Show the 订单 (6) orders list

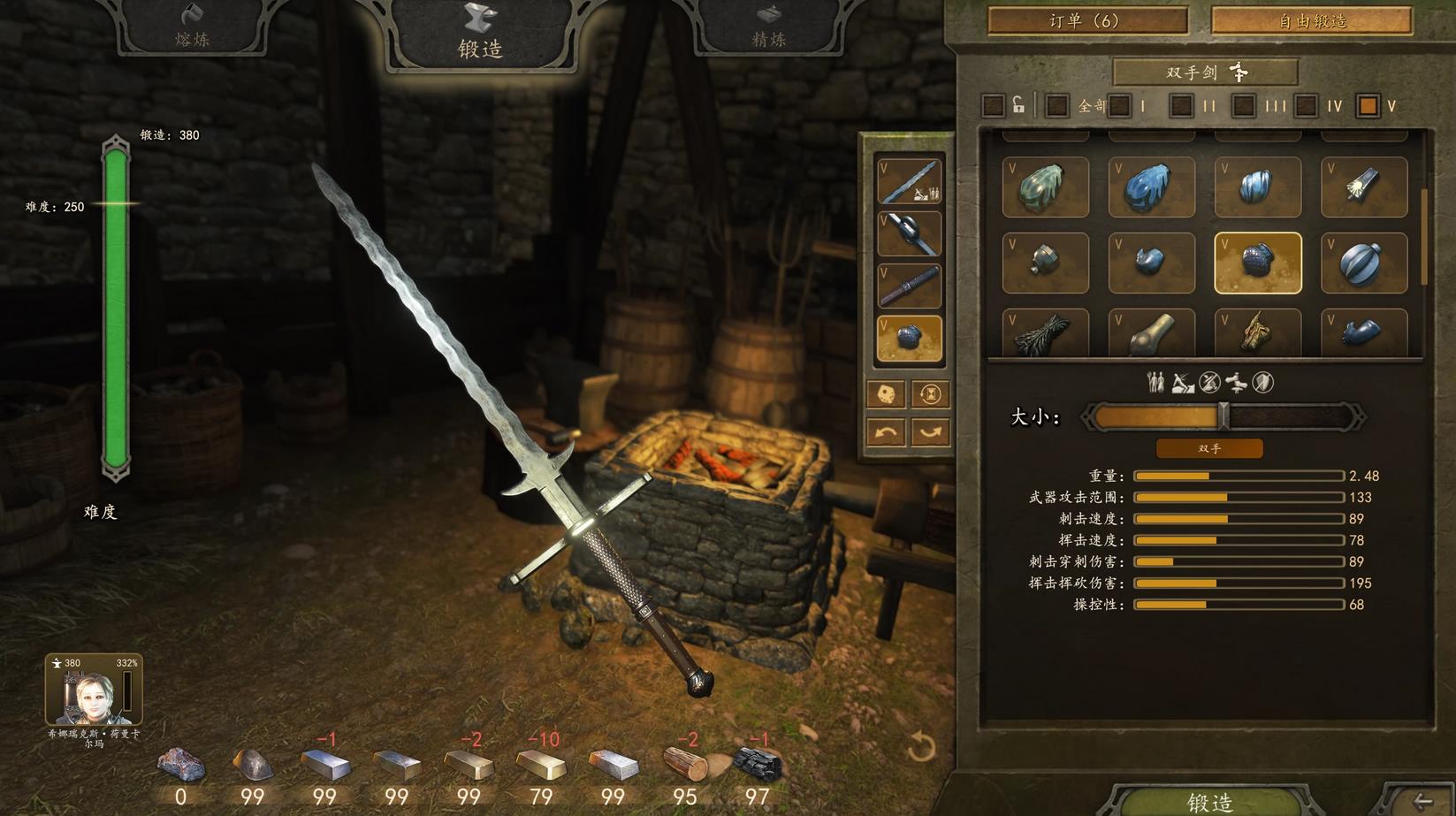(x=1086, y=20)
